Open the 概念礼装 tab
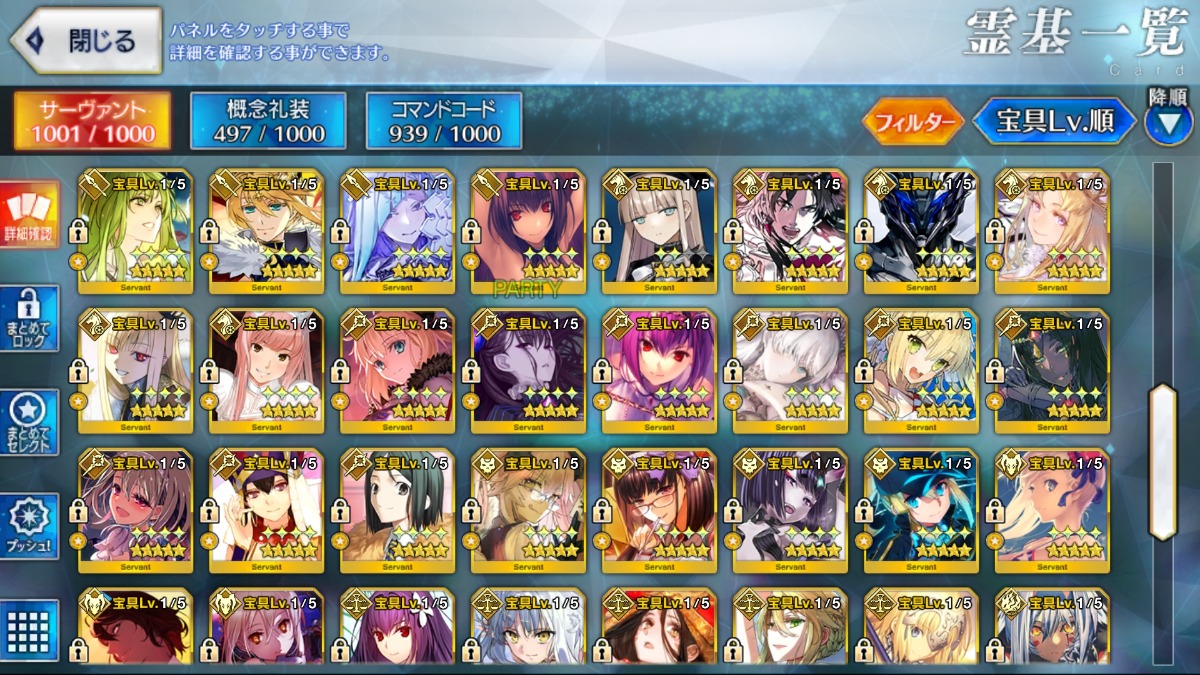1200x675 pixels. pos(268,121)
